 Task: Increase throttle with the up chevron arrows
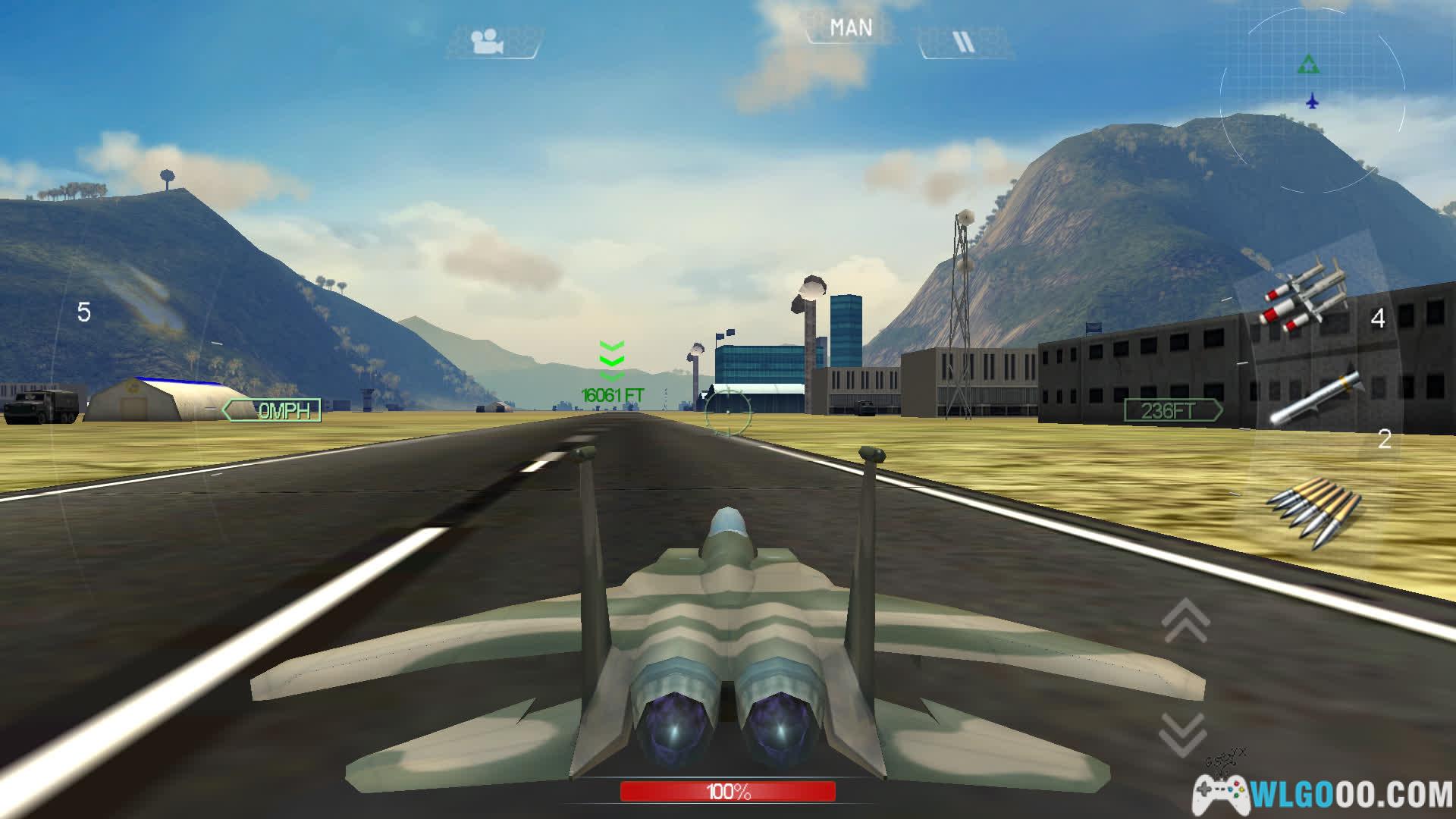tap(1185, 620)
